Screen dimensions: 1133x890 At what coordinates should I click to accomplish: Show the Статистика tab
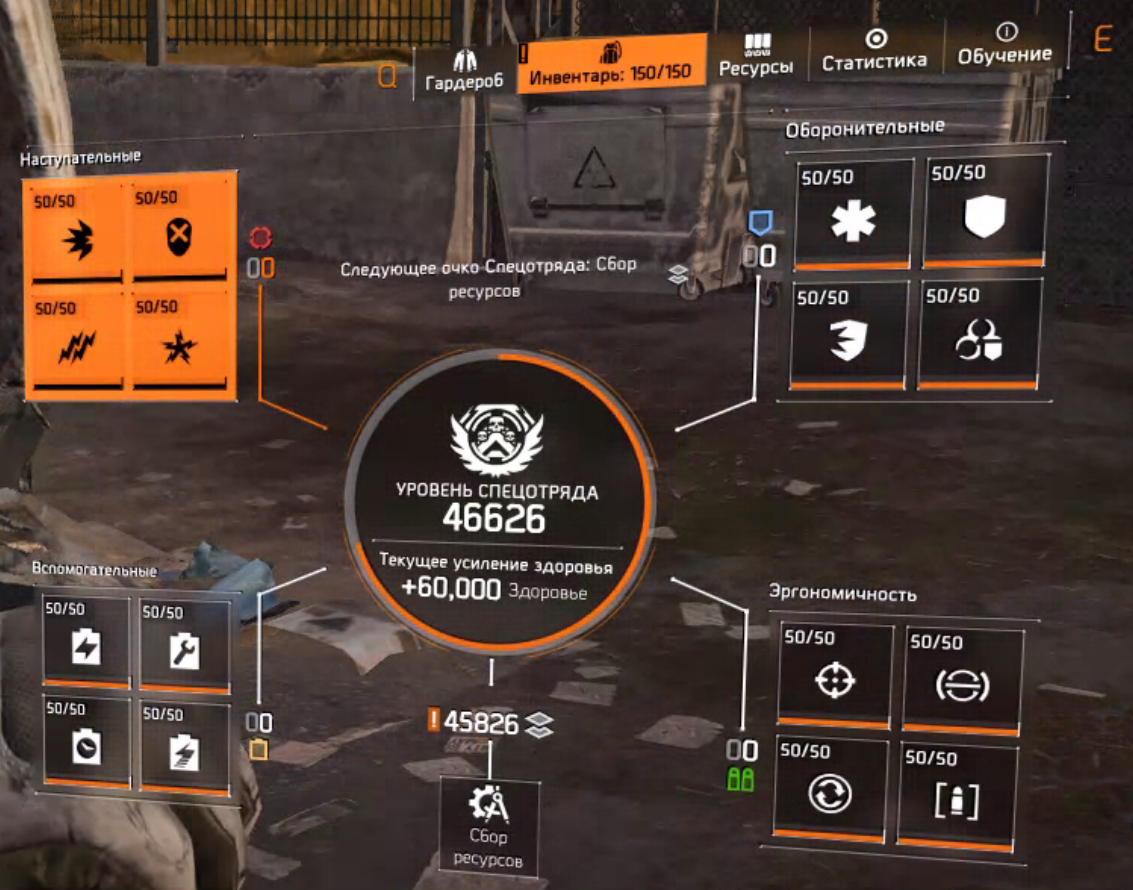pyautogui.click(x=874, y=52)
